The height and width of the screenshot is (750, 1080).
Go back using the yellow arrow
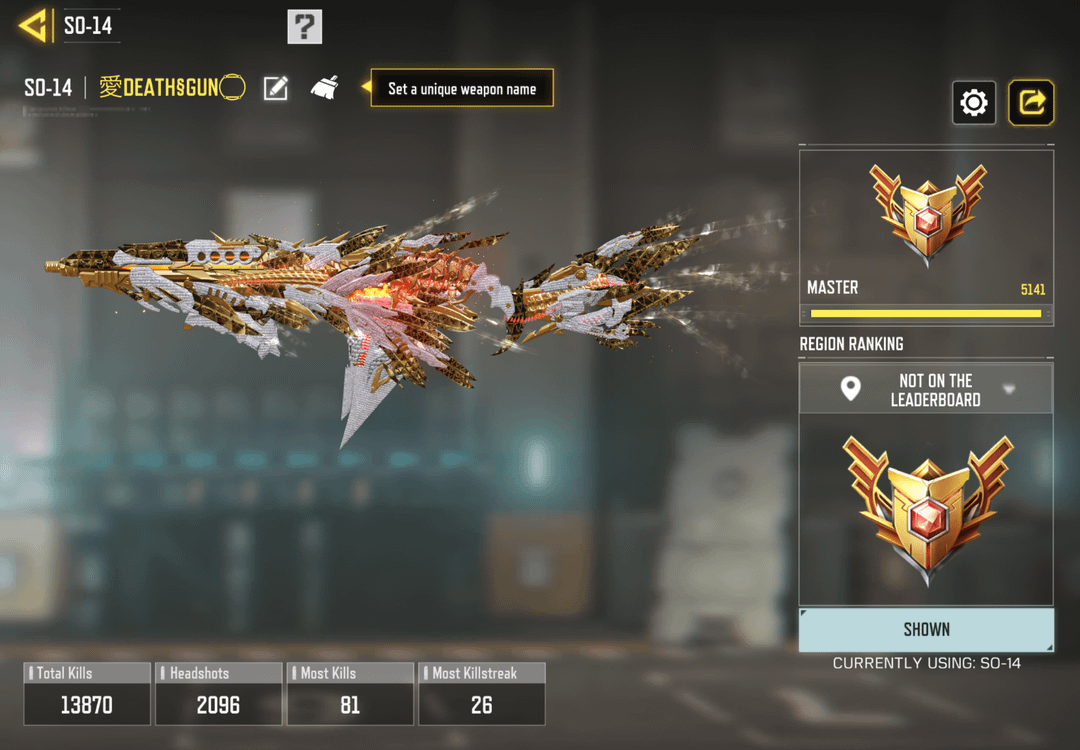pos(34,25)
